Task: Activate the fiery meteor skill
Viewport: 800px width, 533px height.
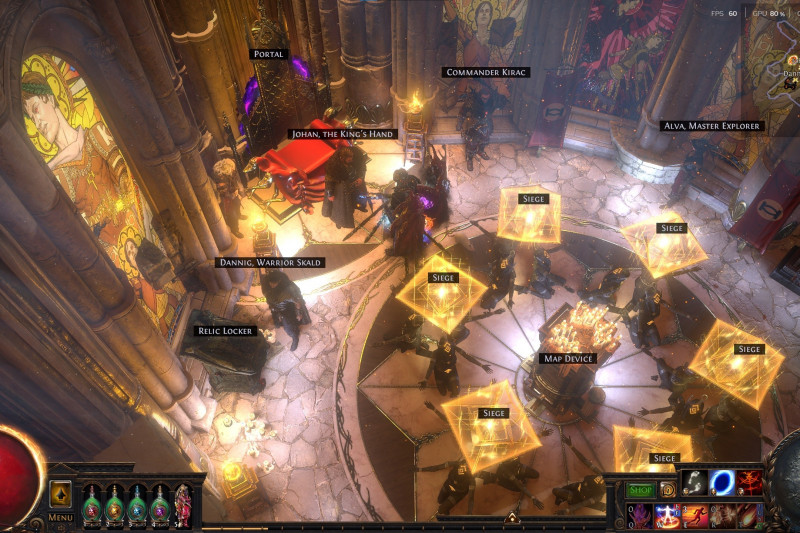Action: [750, 516]
